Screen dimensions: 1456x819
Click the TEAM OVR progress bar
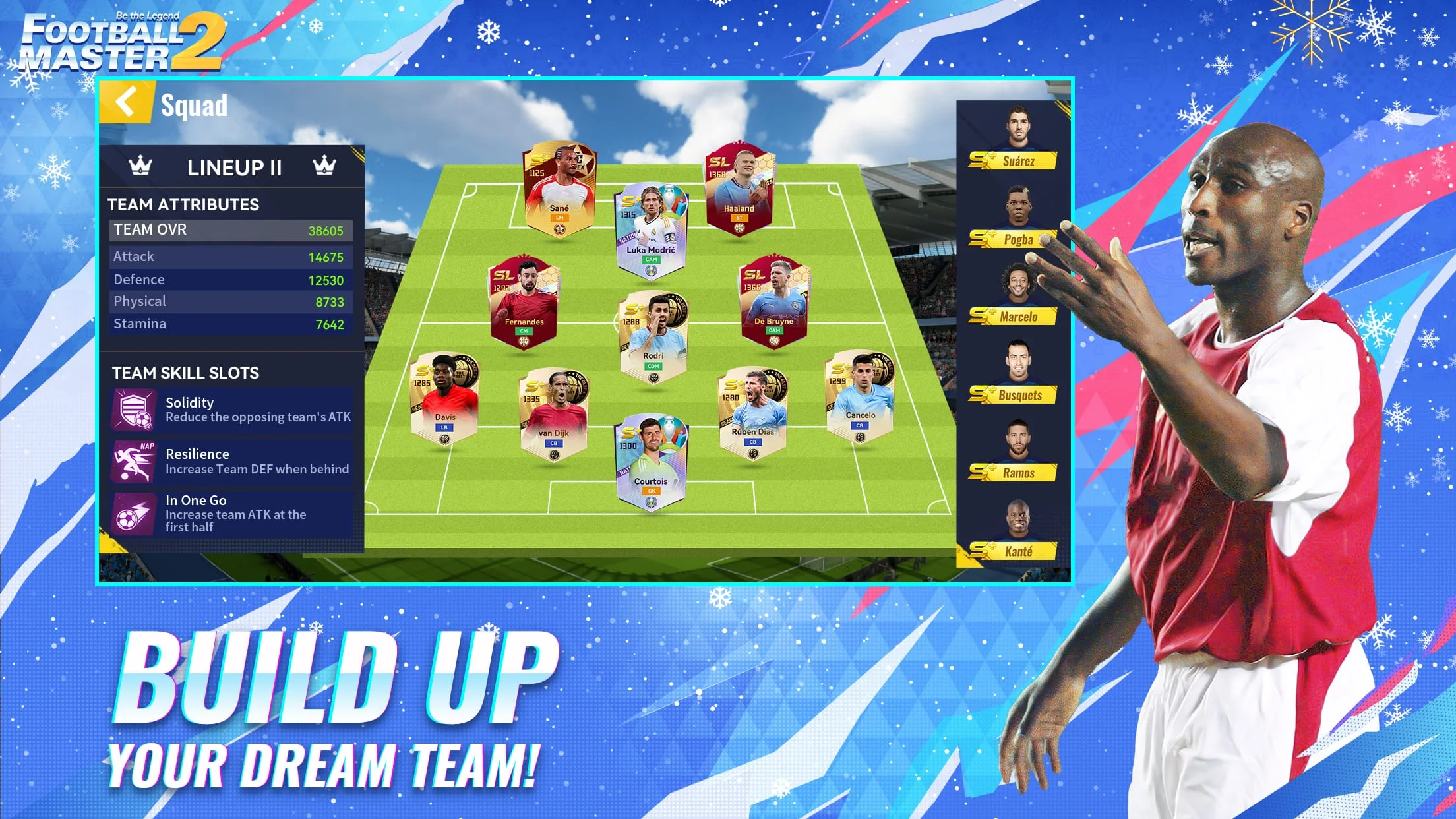click(x=230, y=230)
